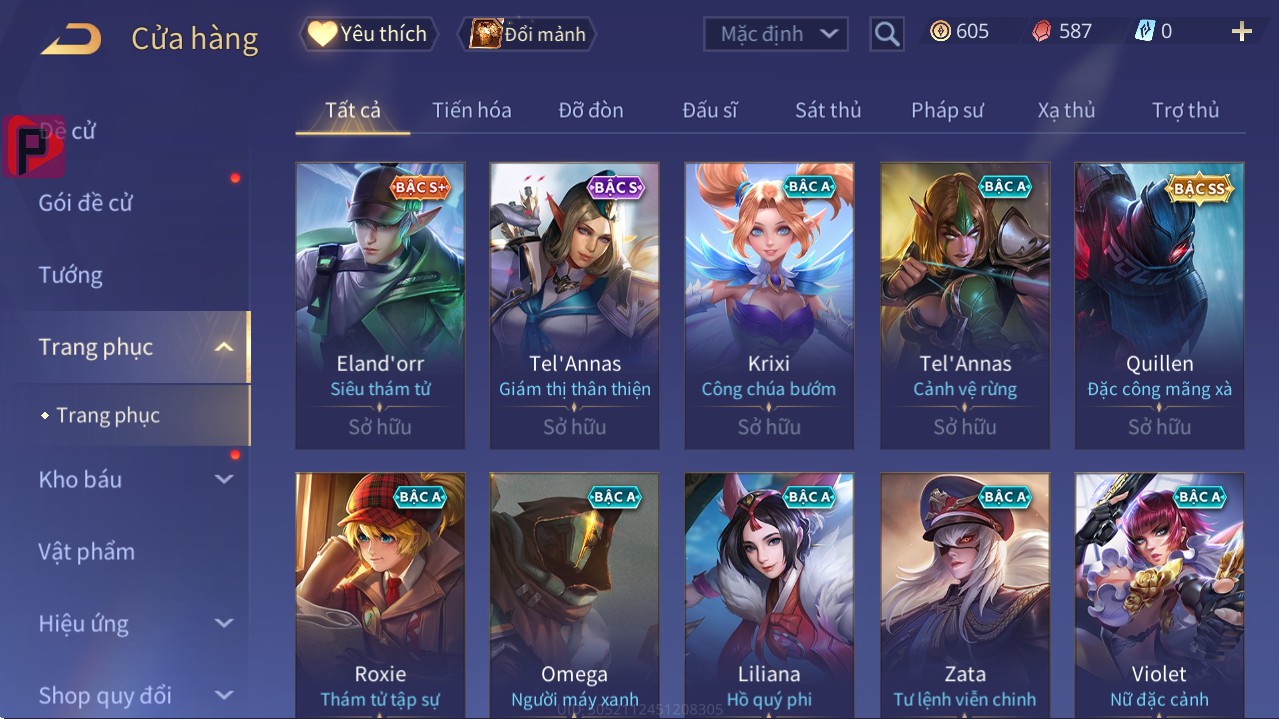Switch to the Đỡ đòn tab

(590, 110)
